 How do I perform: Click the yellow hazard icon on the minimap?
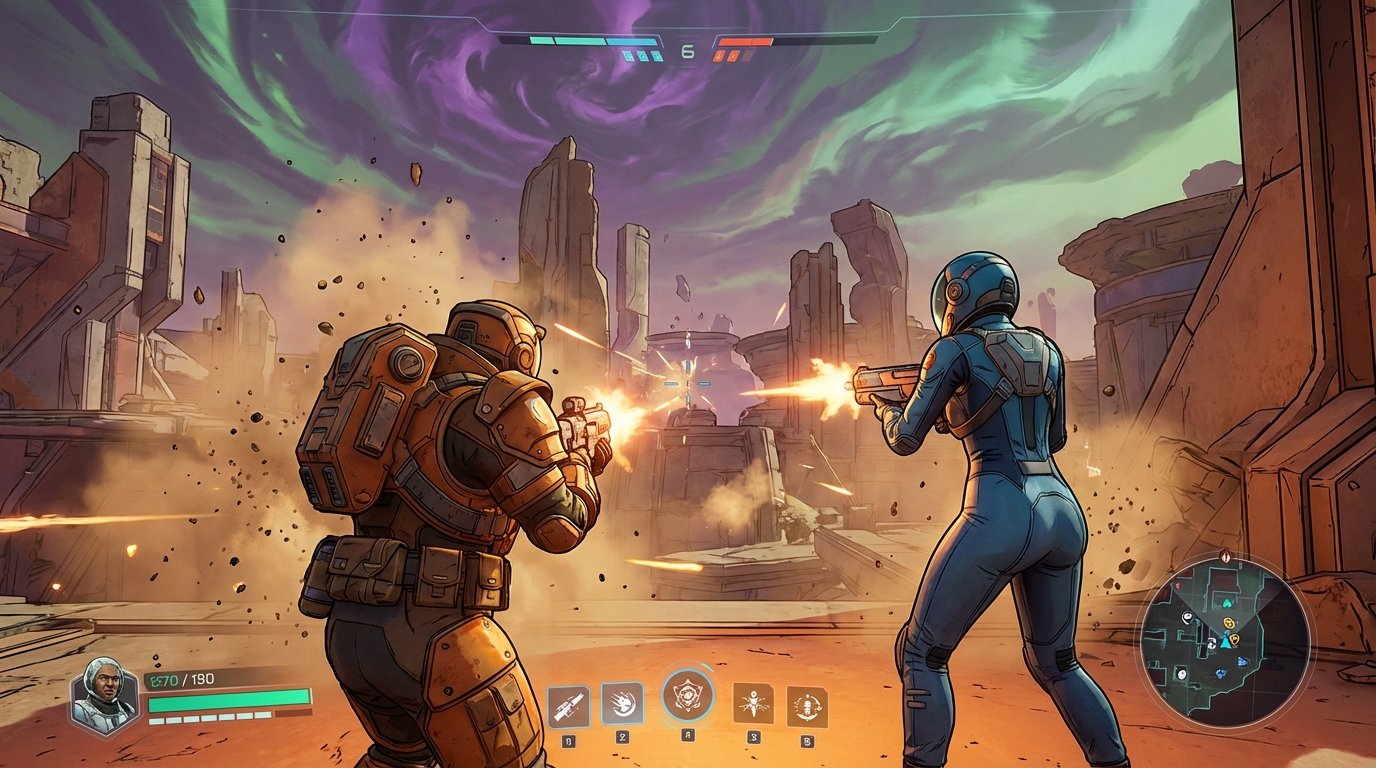(x=1228, y=623)
